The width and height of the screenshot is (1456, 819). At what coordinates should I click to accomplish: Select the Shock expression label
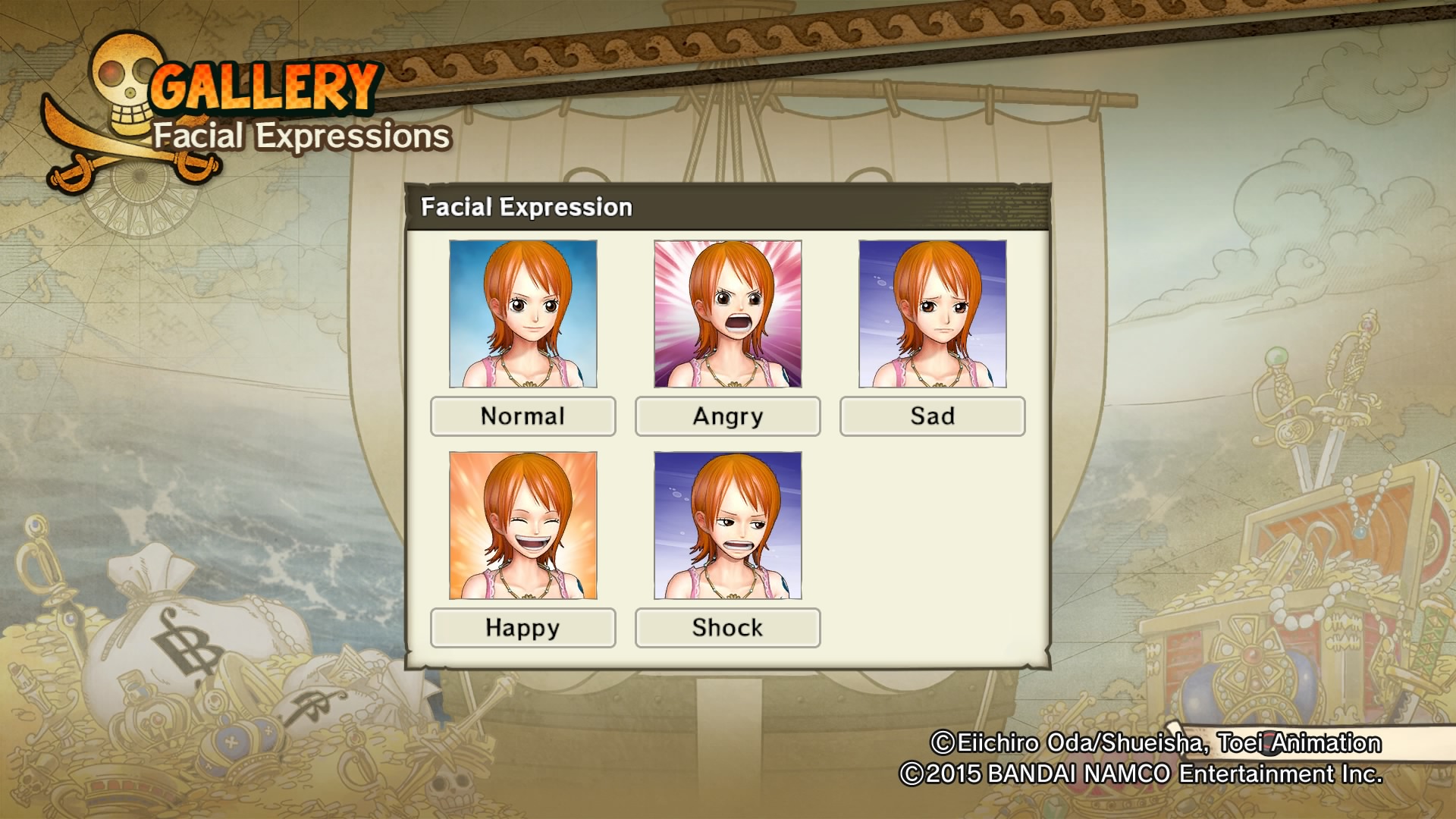(x=726, y=627)
